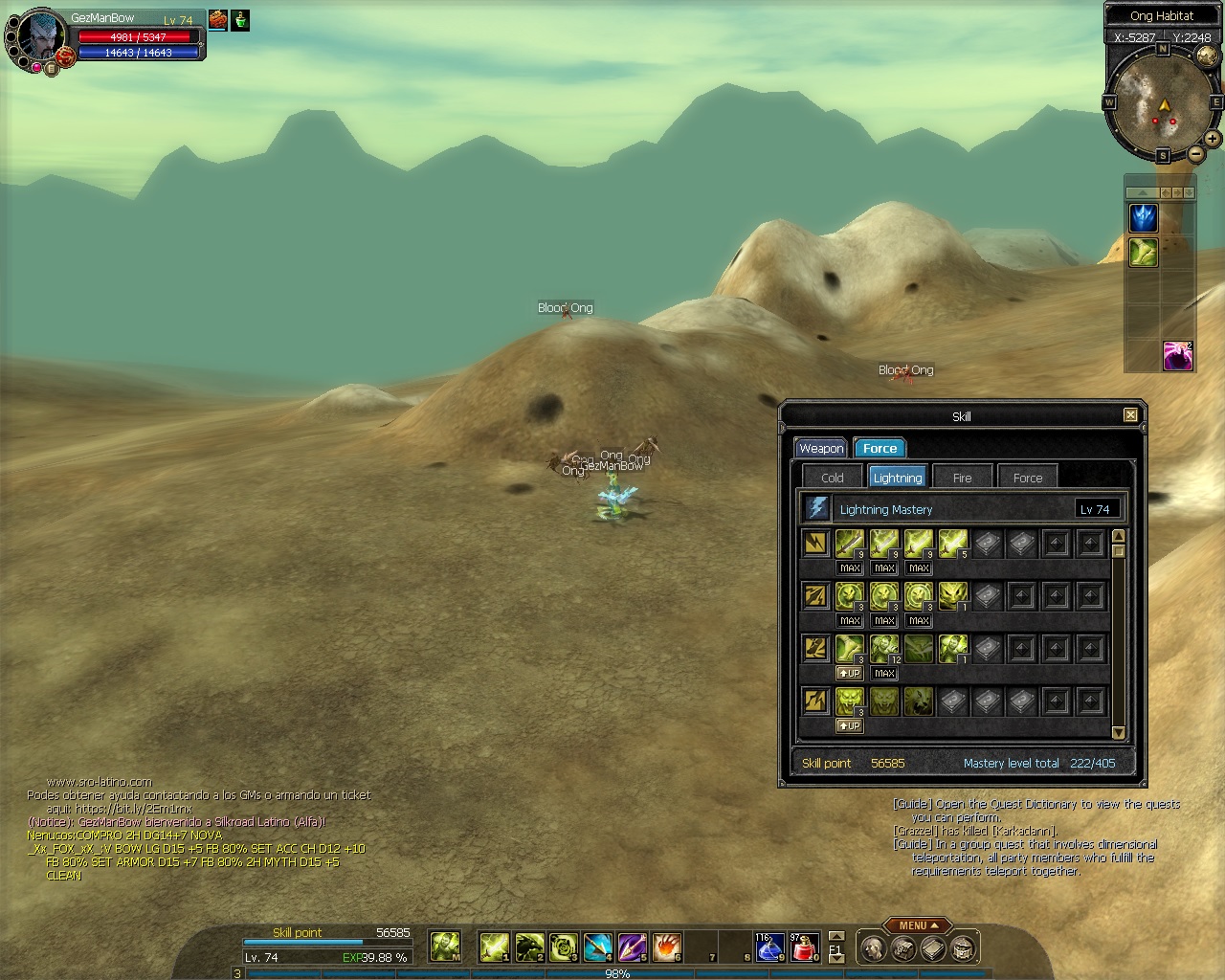Activate the fire hand skill on hotbar

pyautogui.click(x=667, y=947)
